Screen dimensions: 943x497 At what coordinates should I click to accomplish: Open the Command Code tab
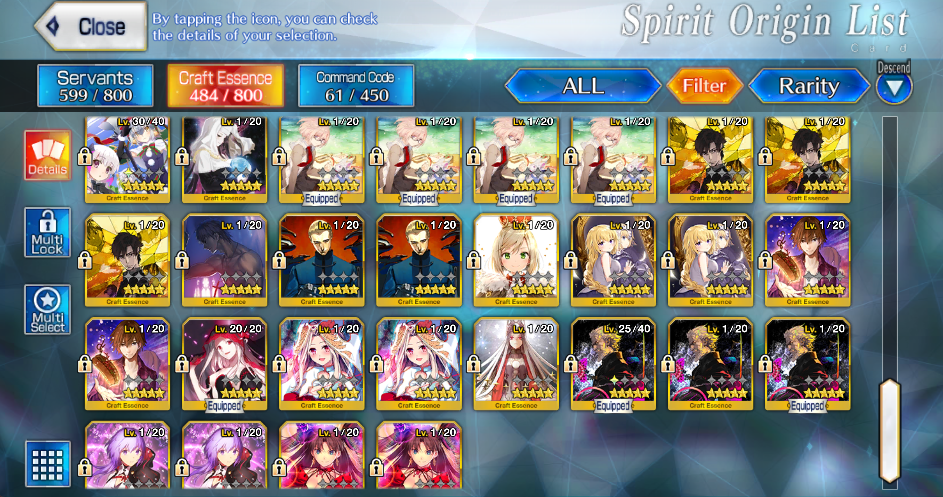click(355, 86)
